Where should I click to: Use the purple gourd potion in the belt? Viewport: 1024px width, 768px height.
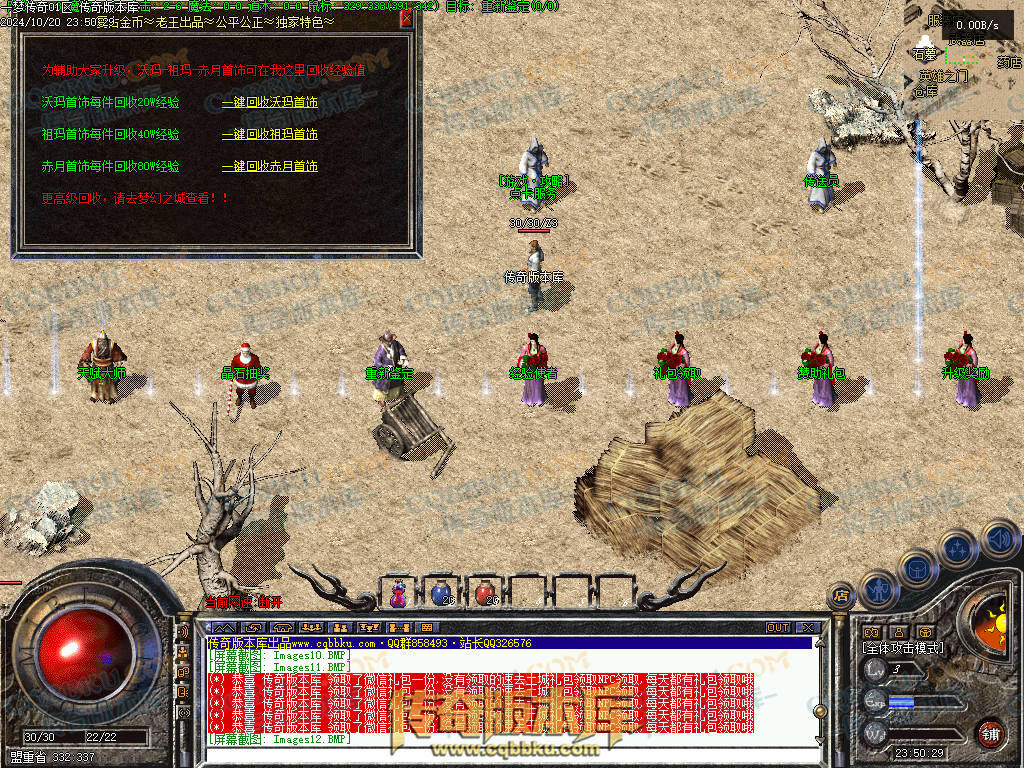pos(398,593)
